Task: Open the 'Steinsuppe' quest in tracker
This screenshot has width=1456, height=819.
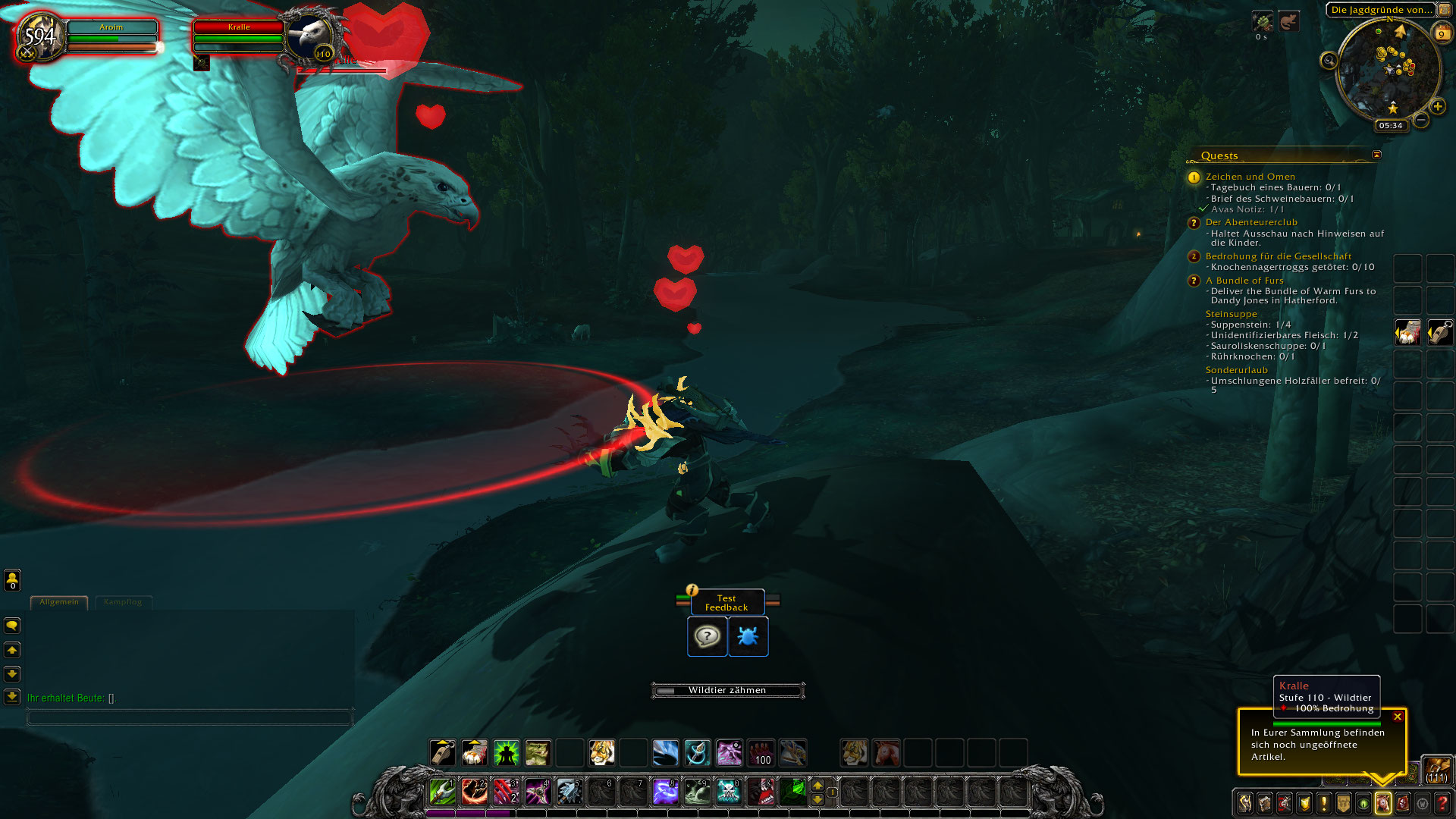Action: [x=1231, y=314]
